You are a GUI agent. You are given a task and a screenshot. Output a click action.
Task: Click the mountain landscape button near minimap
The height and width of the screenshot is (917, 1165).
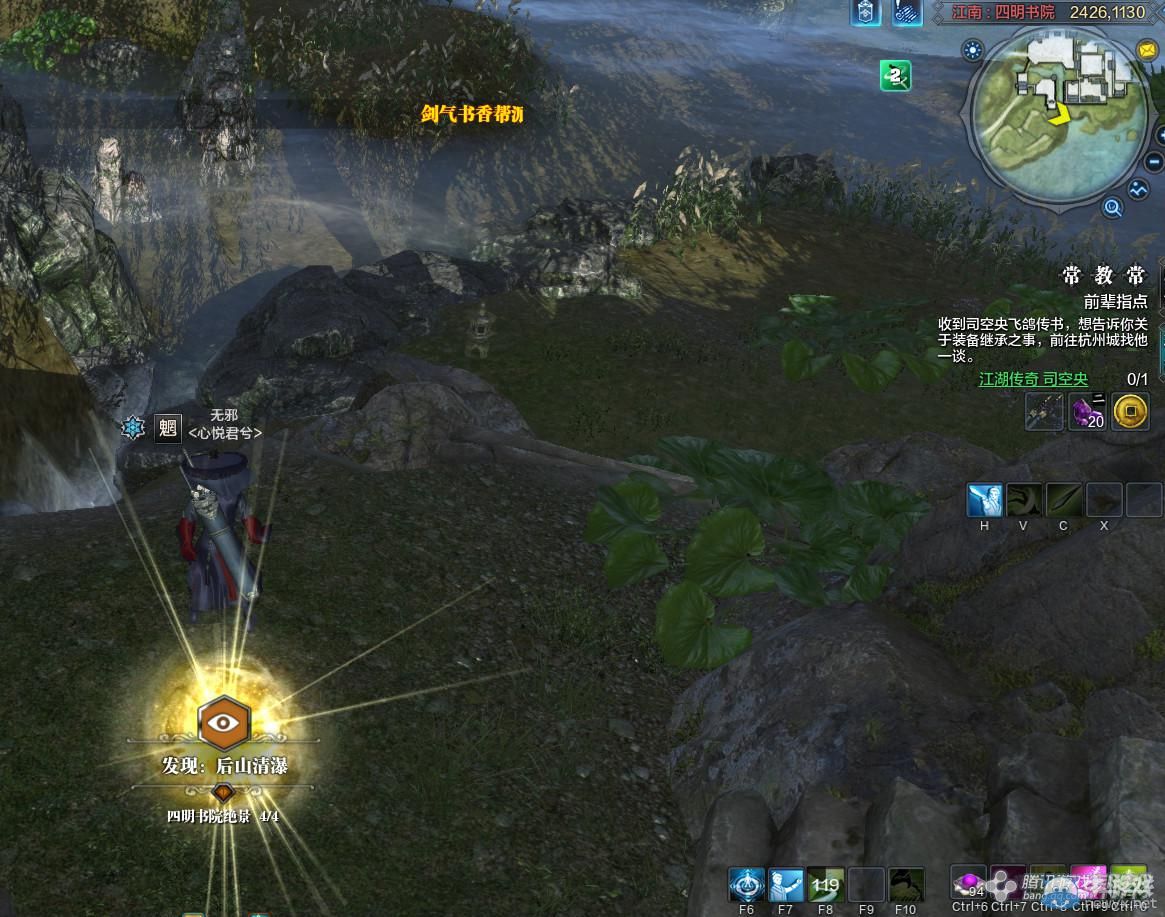pos(1139,189)
